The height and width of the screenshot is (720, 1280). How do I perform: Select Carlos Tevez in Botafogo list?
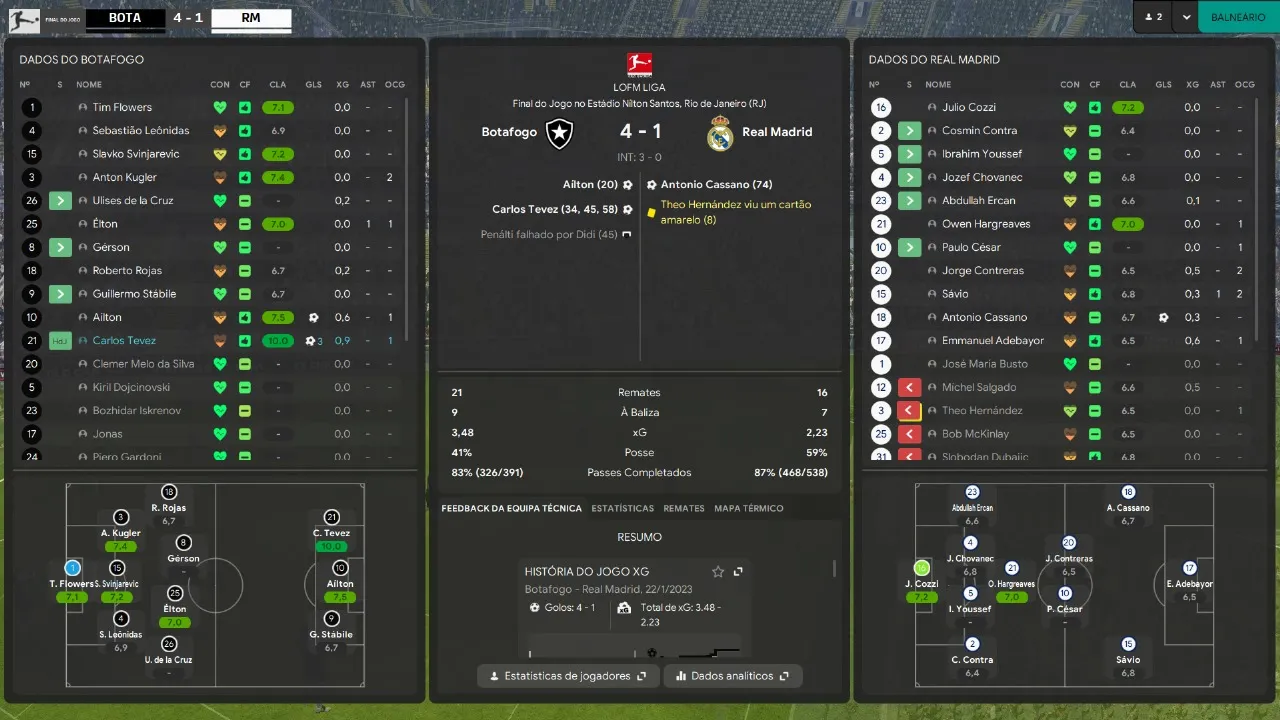[124, 341]
